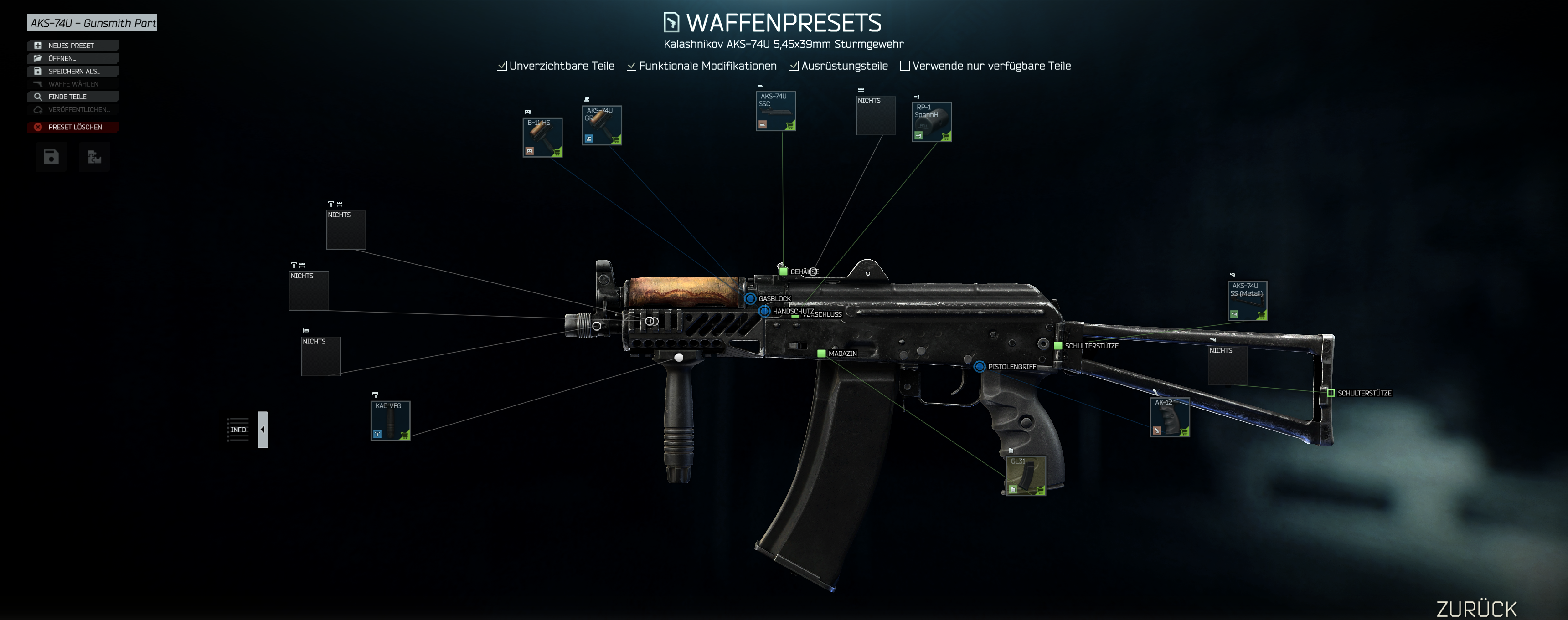The image size is (1568, 620).
Task: Open the Öffnen preset loader
Action: pos(72,58)
